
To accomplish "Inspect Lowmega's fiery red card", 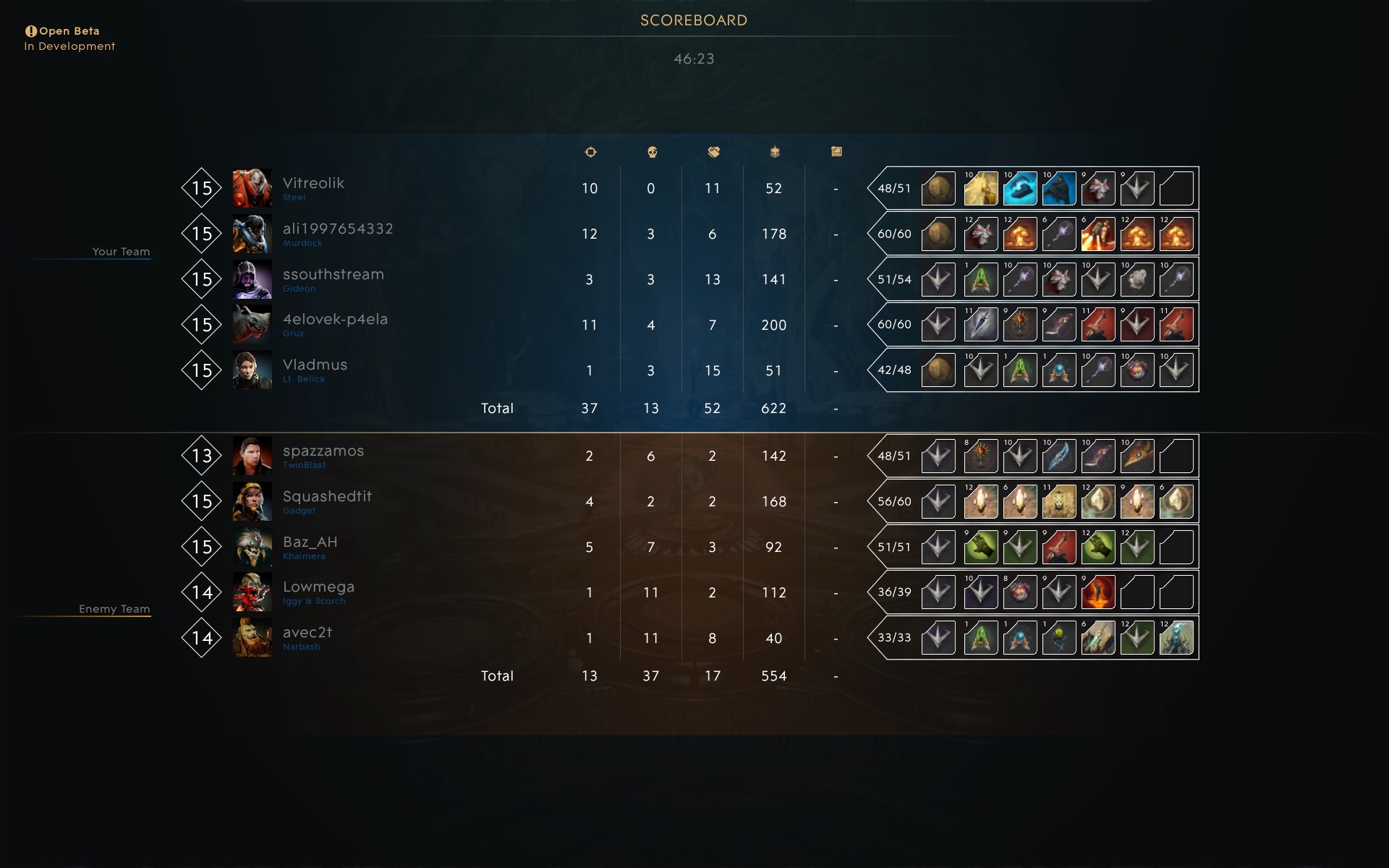I will point(1097,592).
